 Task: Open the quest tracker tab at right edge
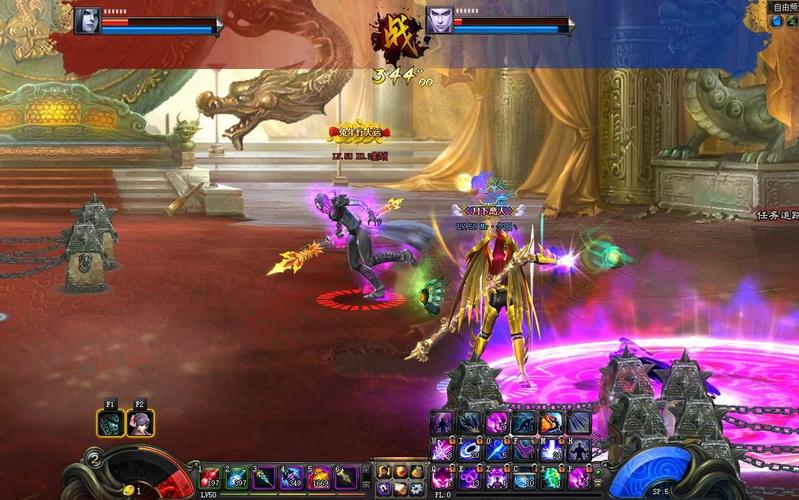776,214
